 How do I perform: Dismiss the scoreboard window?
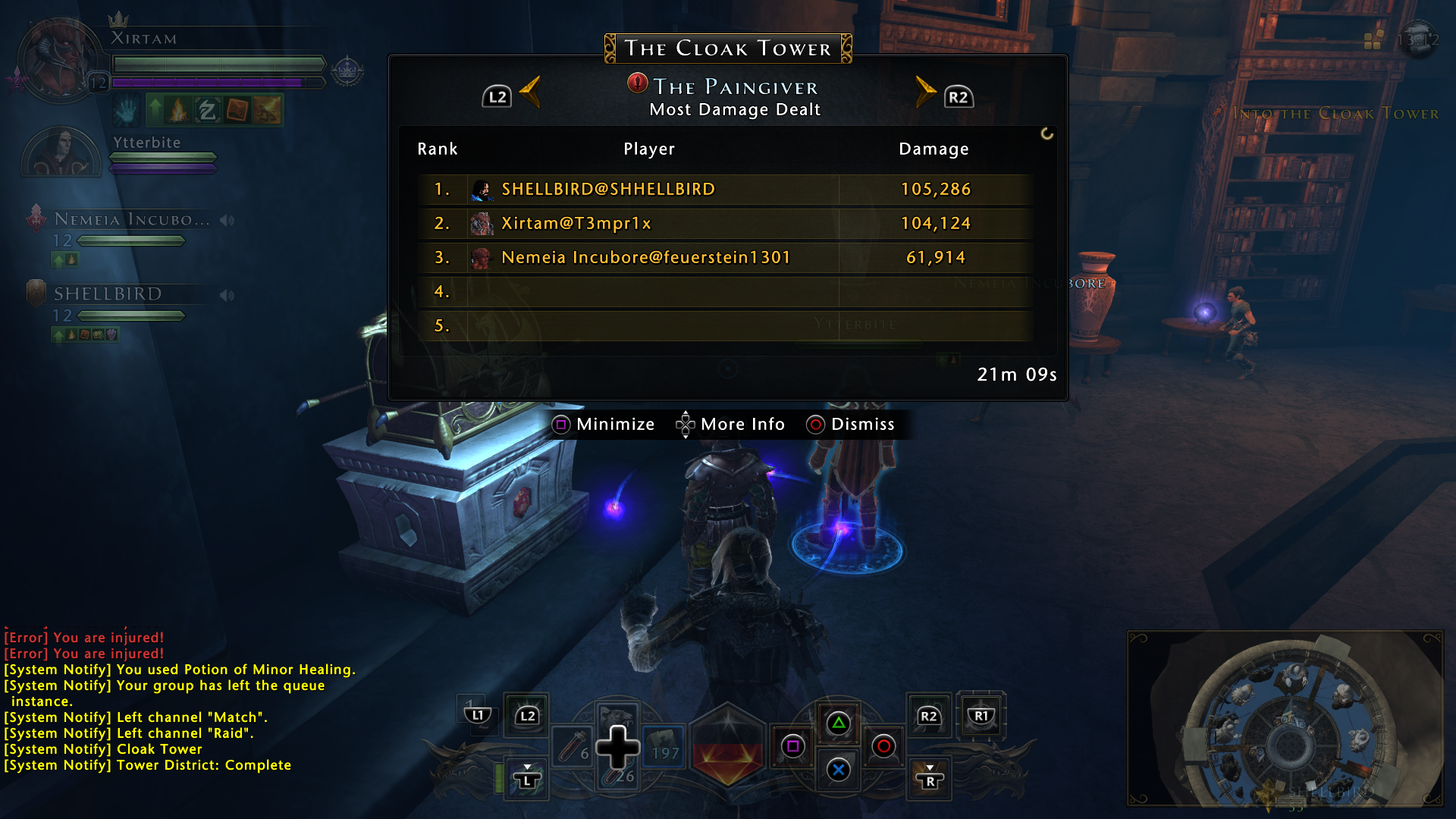pos(851,425)
